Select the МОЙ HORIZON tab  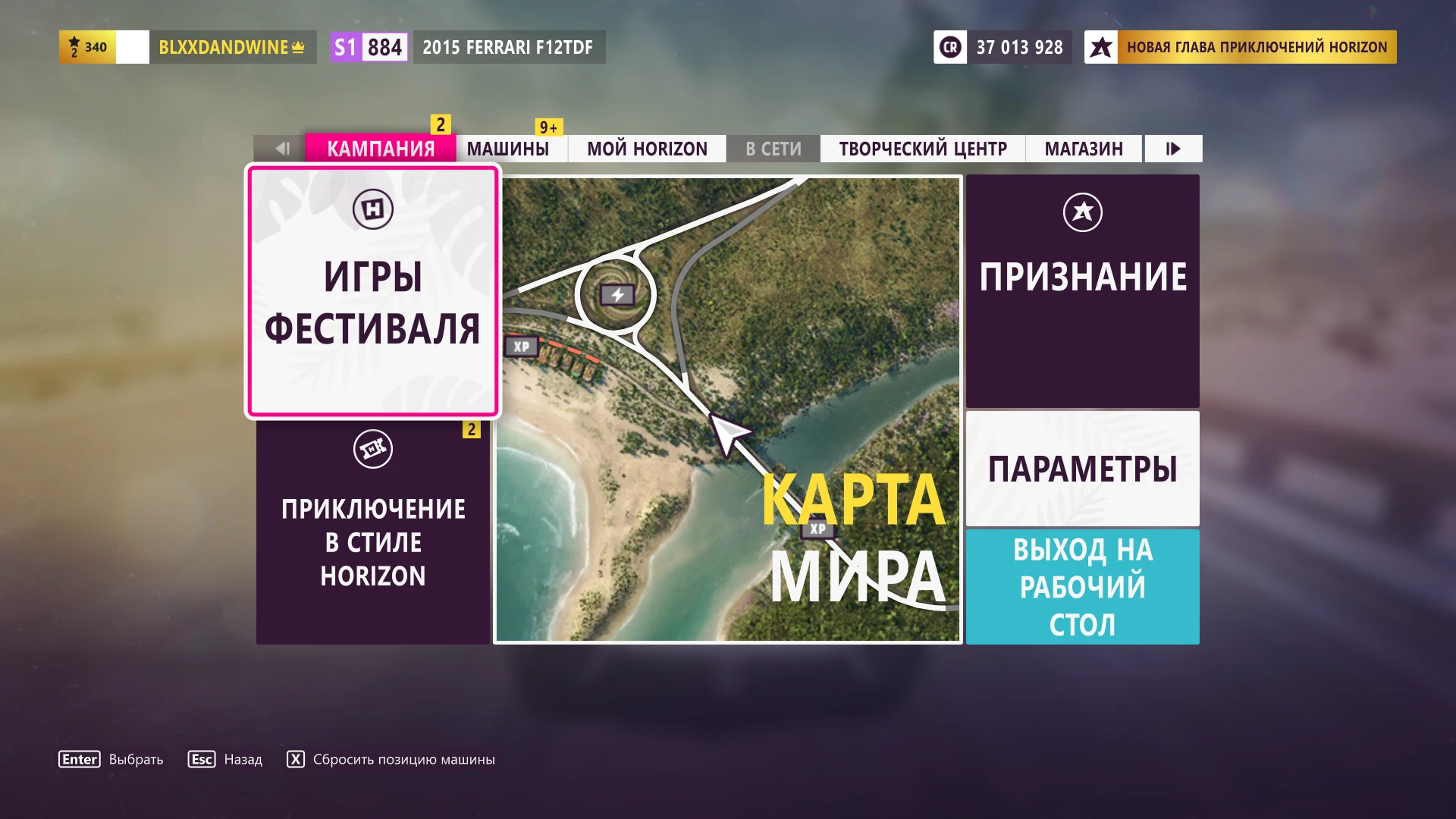(646, 149)
